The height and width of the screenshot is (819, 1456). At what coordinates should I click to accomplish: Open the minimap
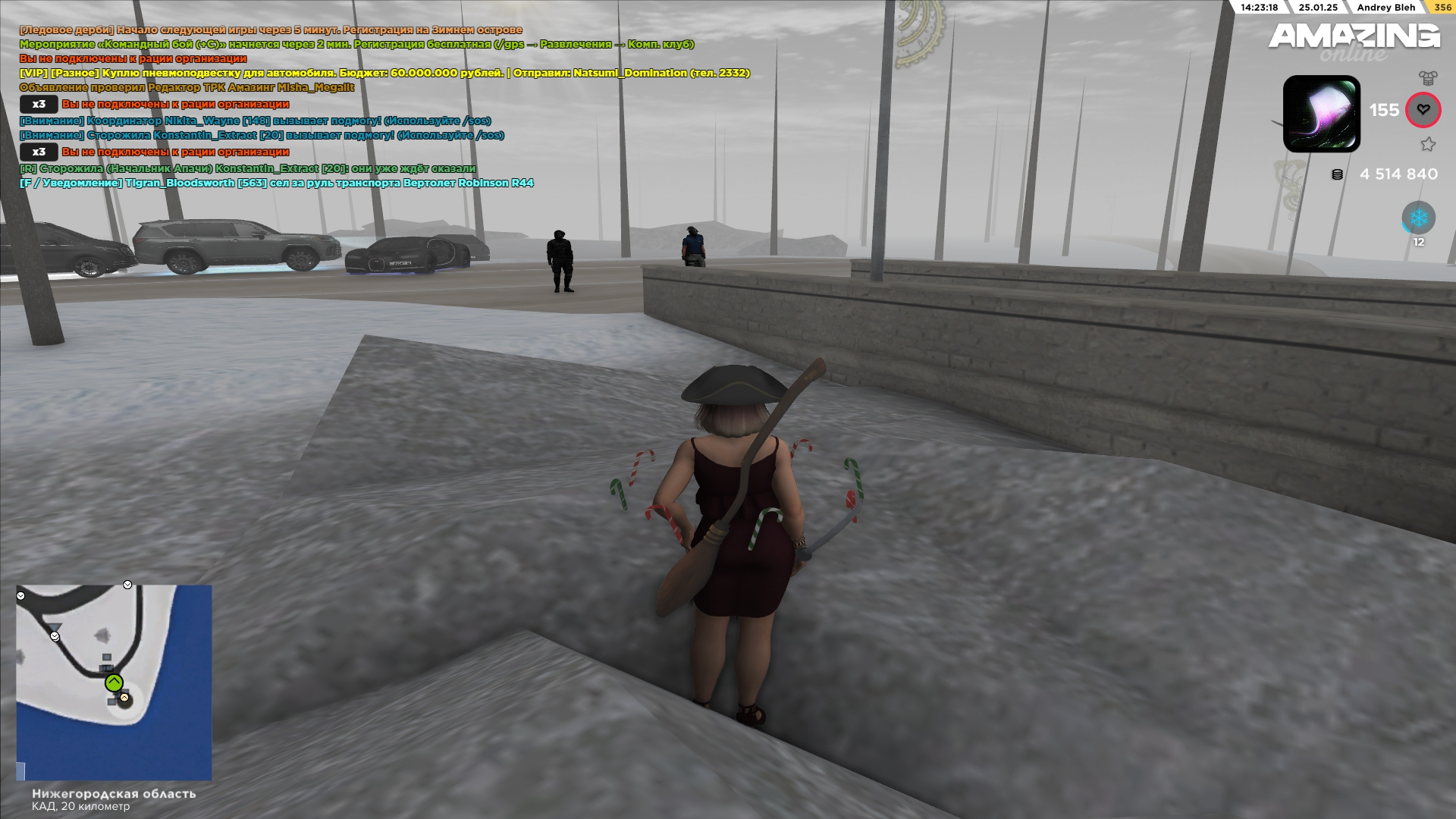click(x=114, y=682)
